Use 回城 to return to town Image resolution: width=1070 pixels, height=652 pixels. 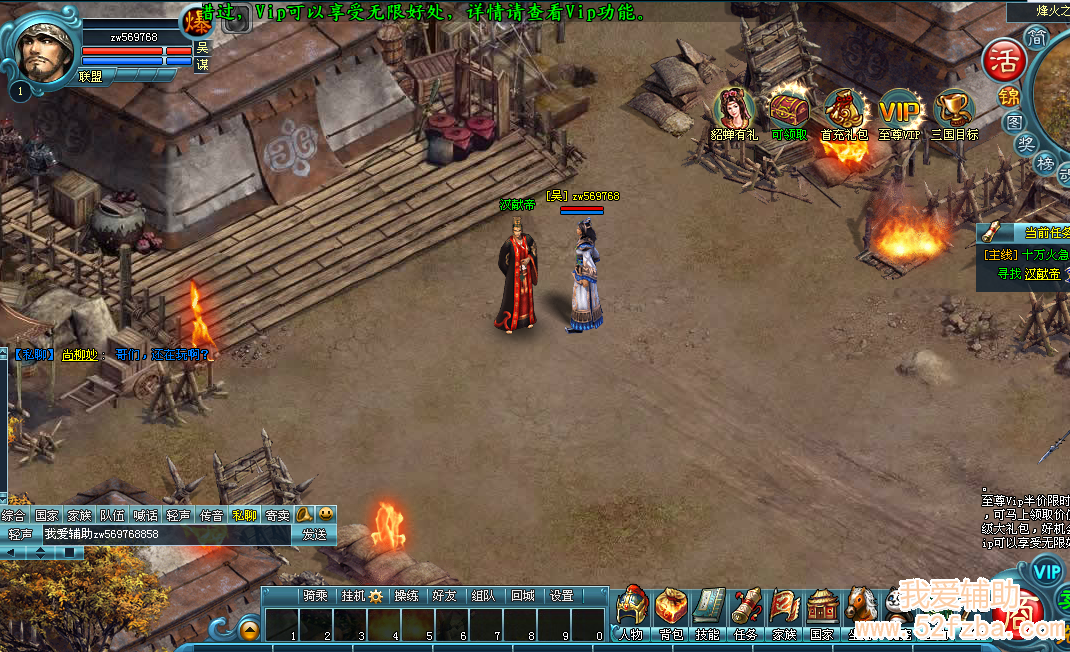point(522,596)
